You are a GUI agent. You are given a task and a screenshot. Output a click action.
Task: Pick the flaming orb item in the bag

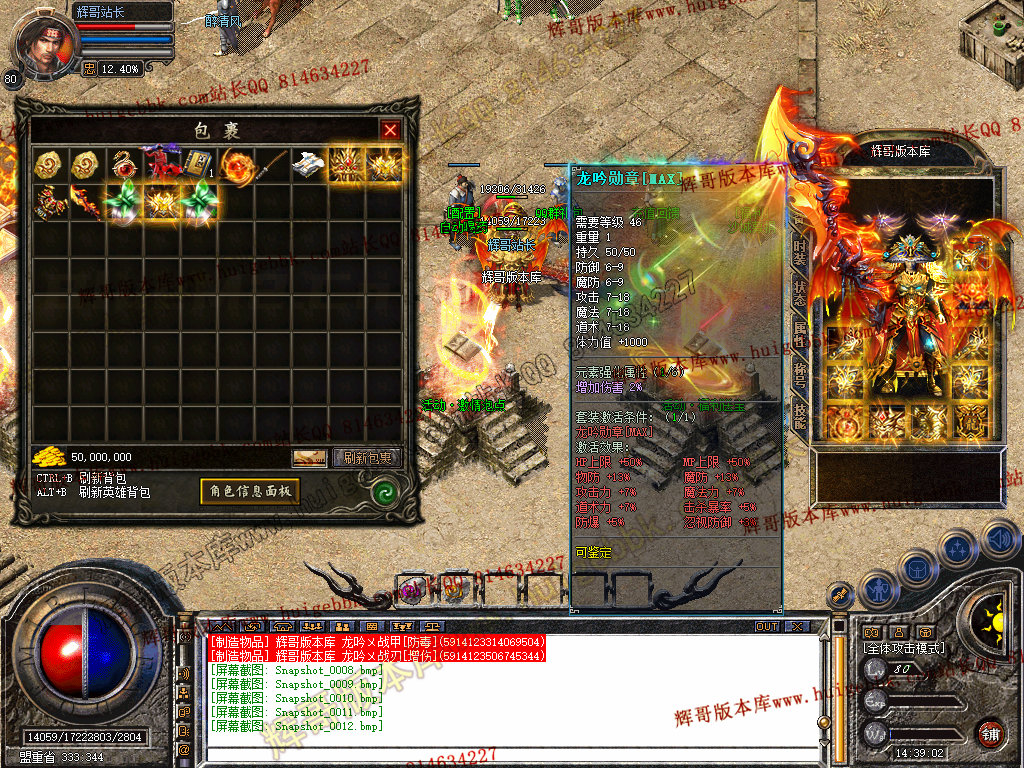click(x=235, y=165)
